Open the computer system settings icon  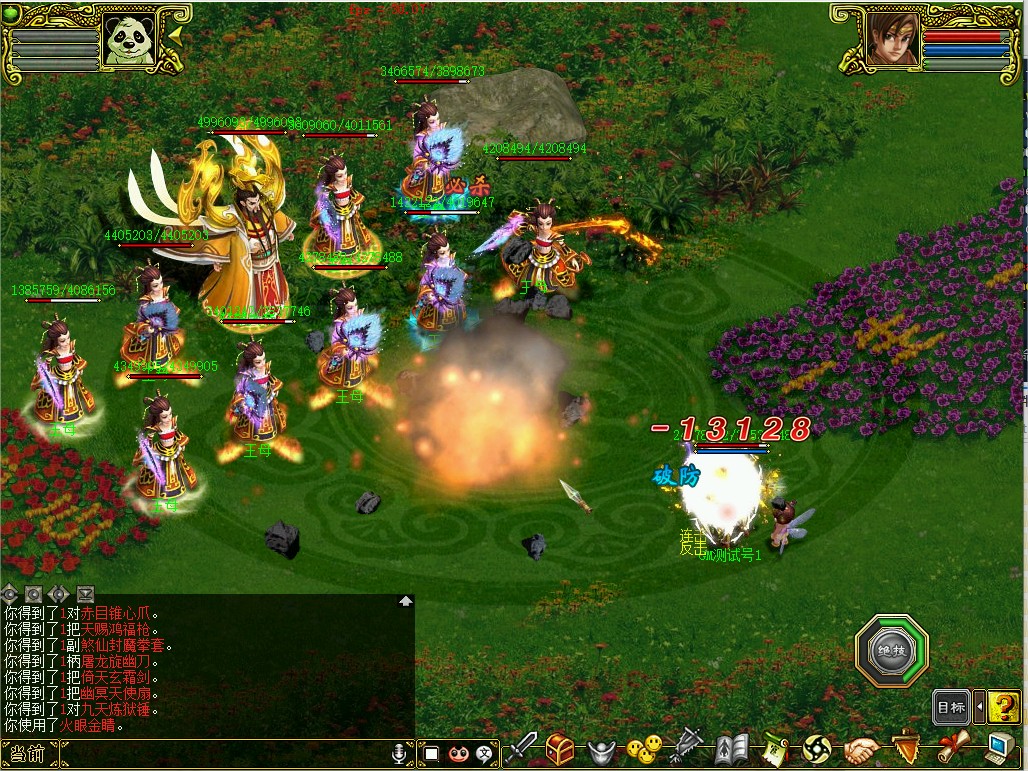1000,748
